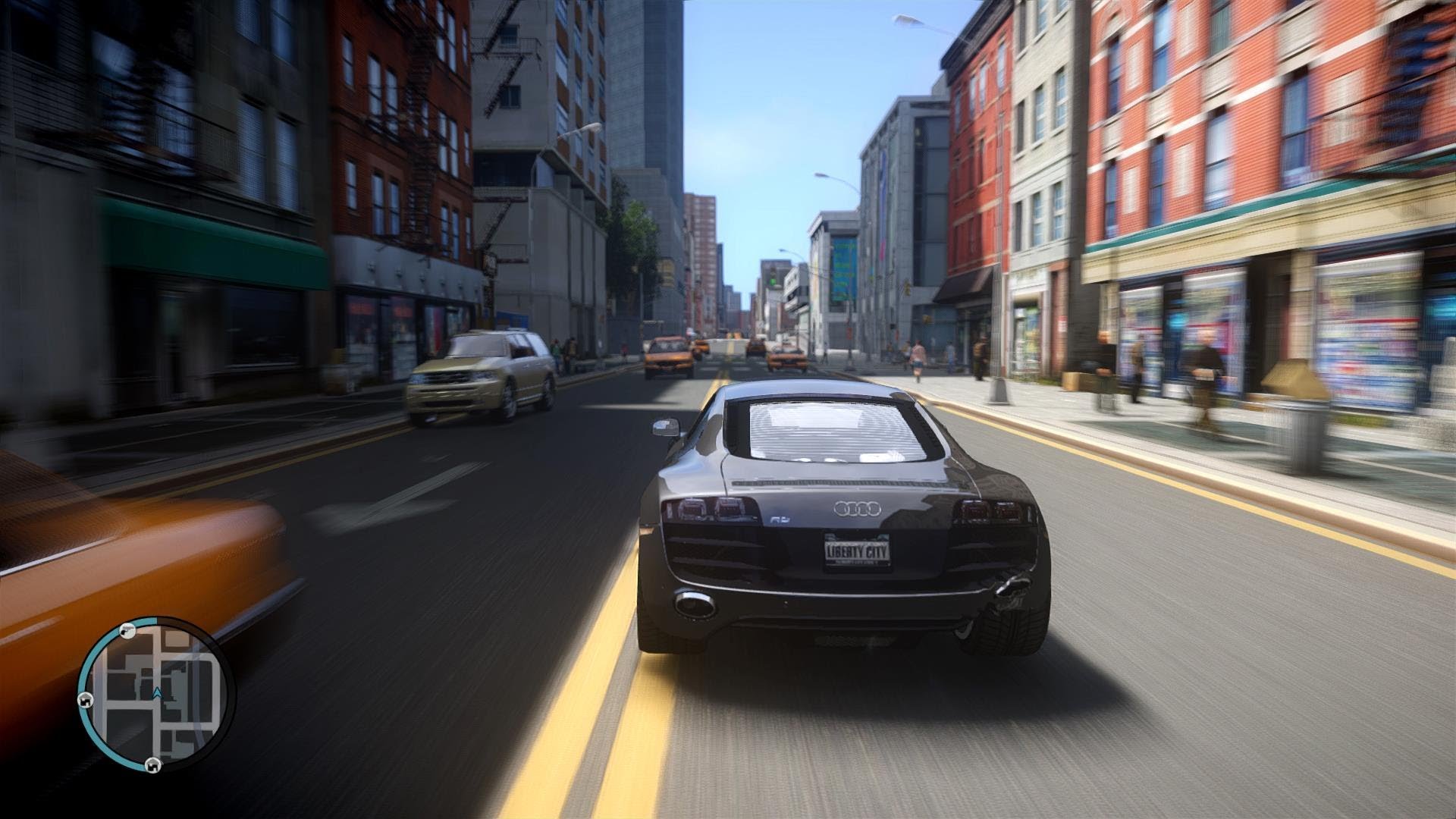
Task: Click the circular minimap radar
Action: [156, 695]
